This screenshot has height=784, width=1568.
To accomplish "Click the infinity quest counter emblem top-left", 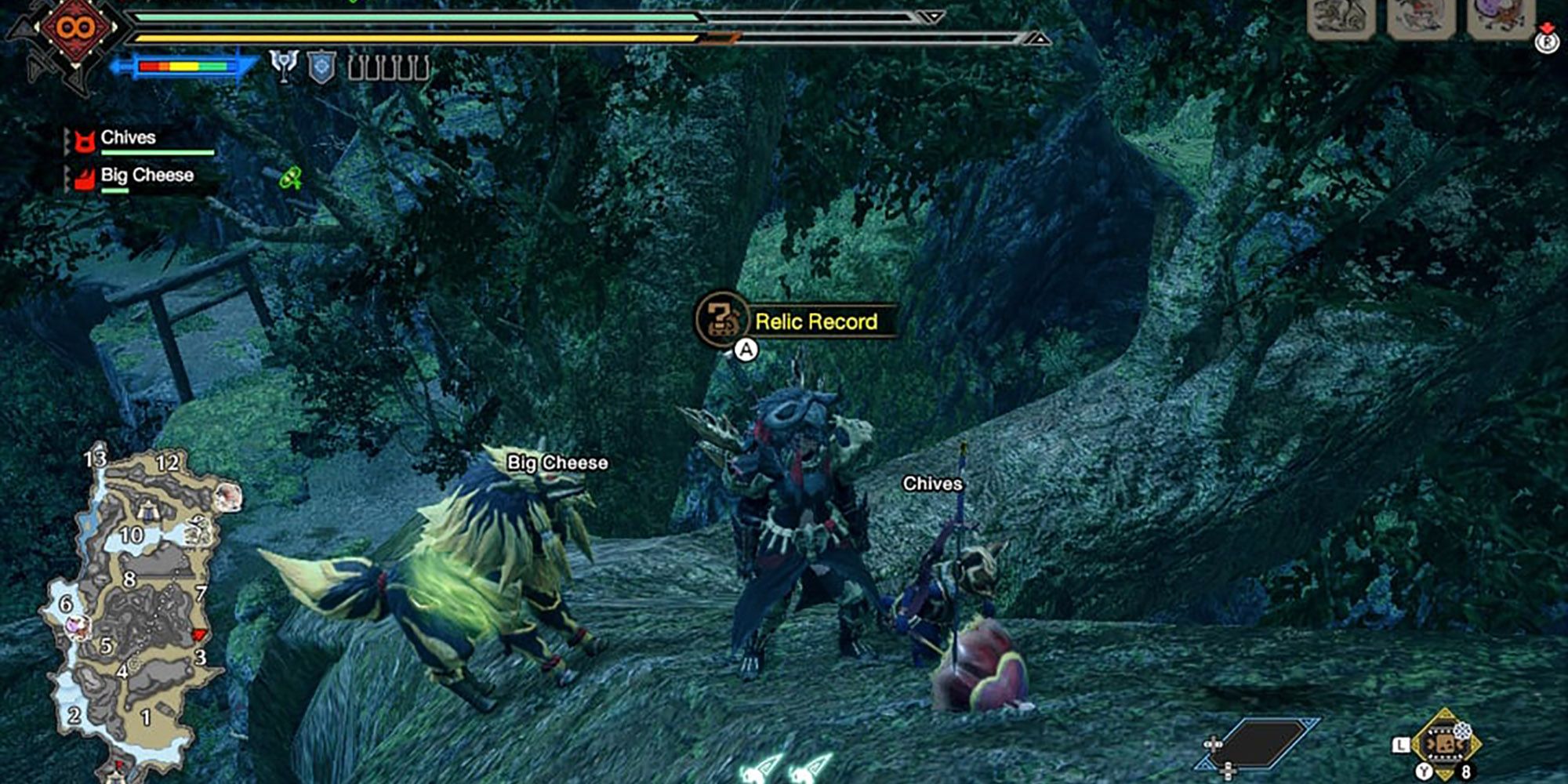I will point(76,27).
